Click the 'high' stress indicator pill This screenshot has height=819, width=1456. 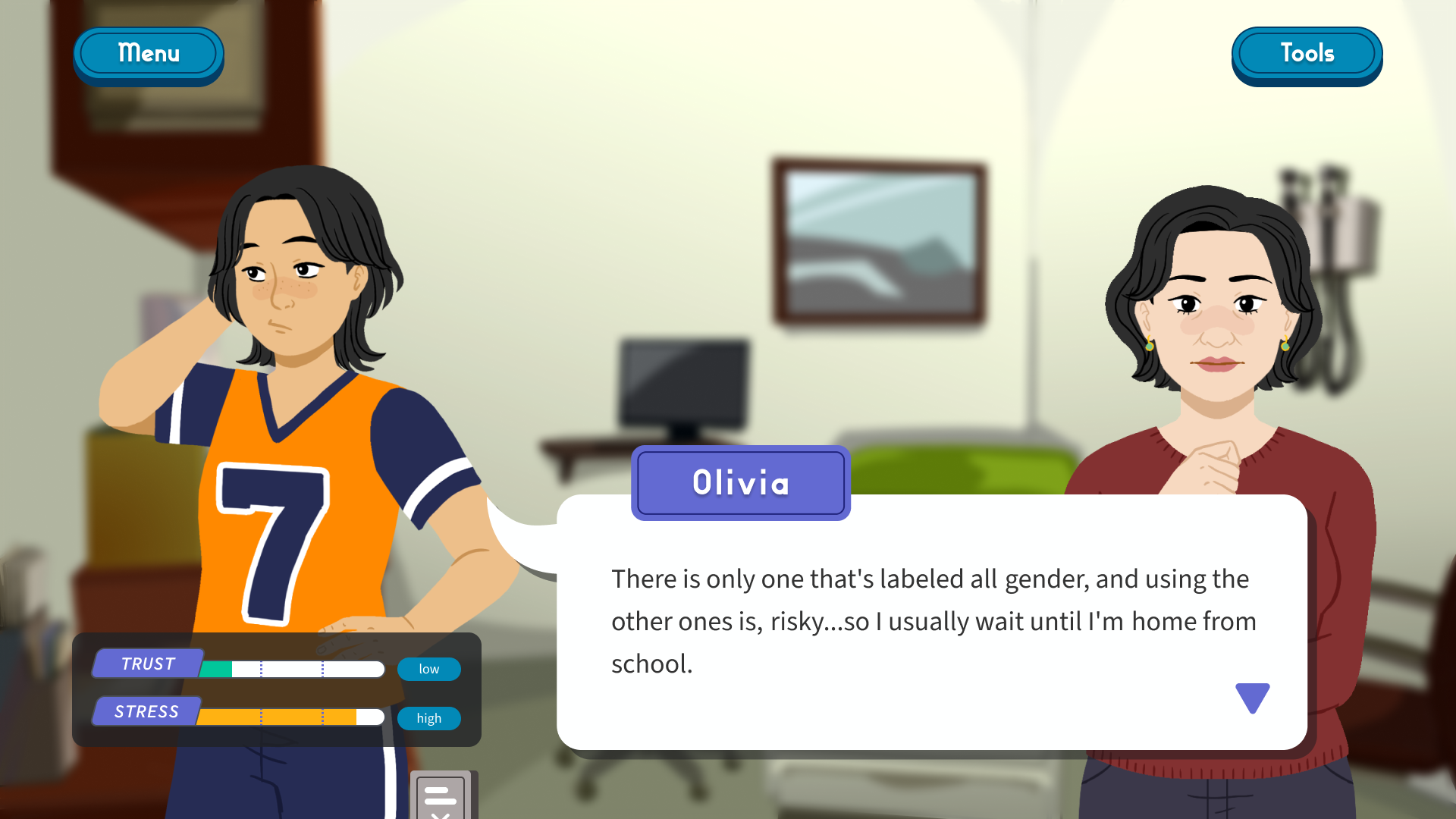428,718
